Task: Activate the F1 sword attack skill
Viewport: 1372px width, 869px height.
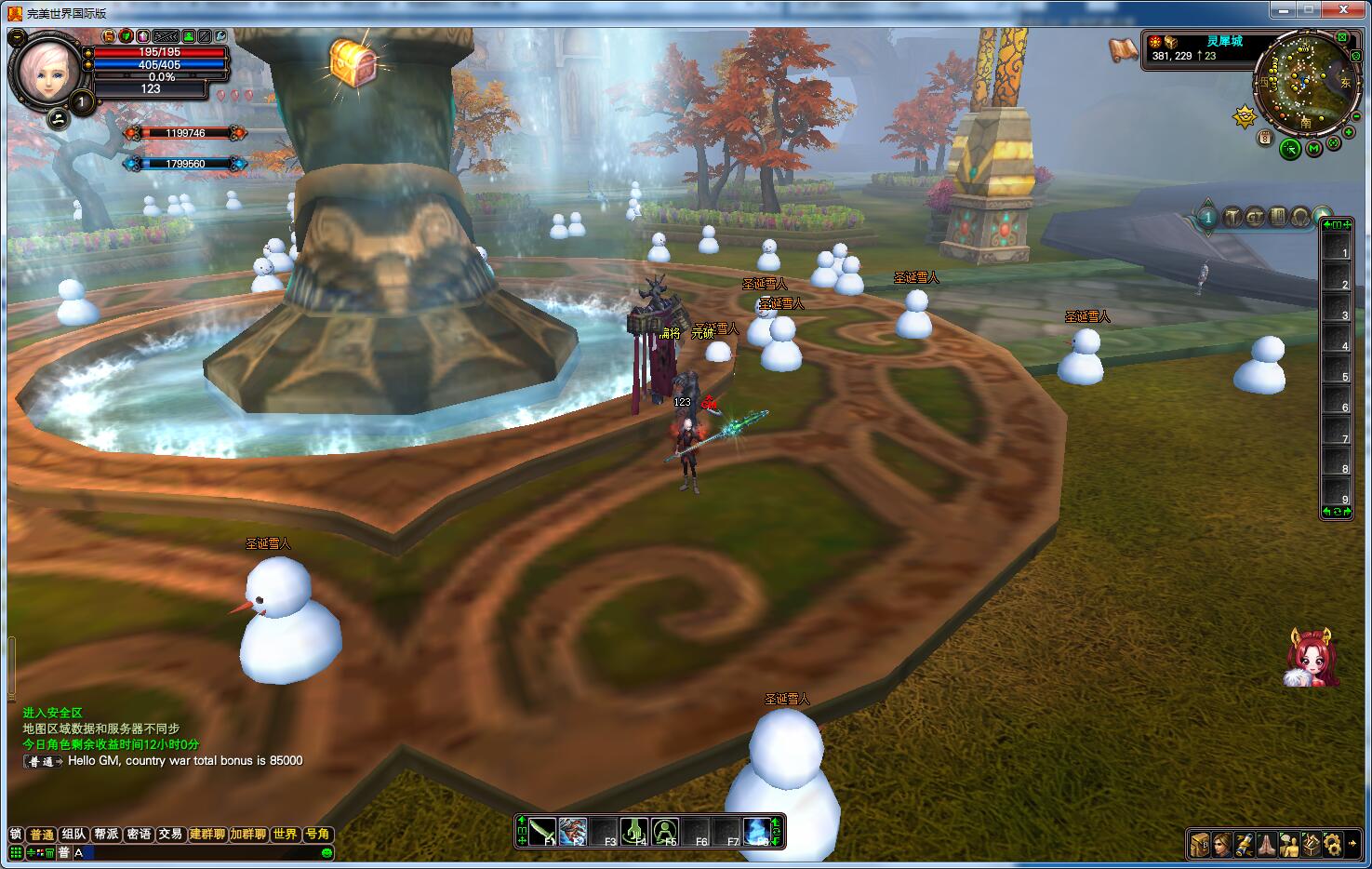Action: pyautogui.click(x=543, y=831)
